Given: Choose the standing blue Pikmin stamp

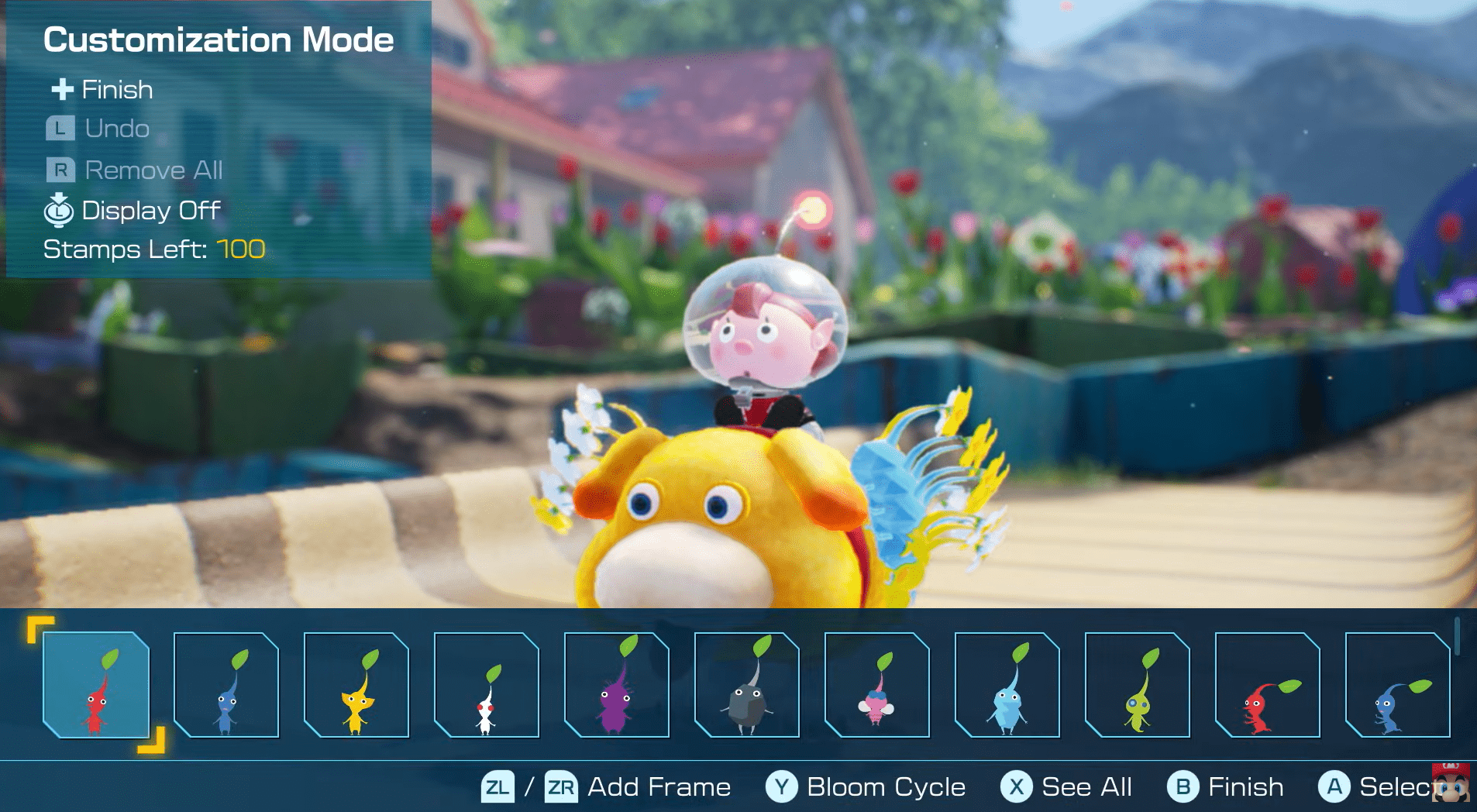Looking at the screenshot, I should pyautogui.click(x=226, y=685).
